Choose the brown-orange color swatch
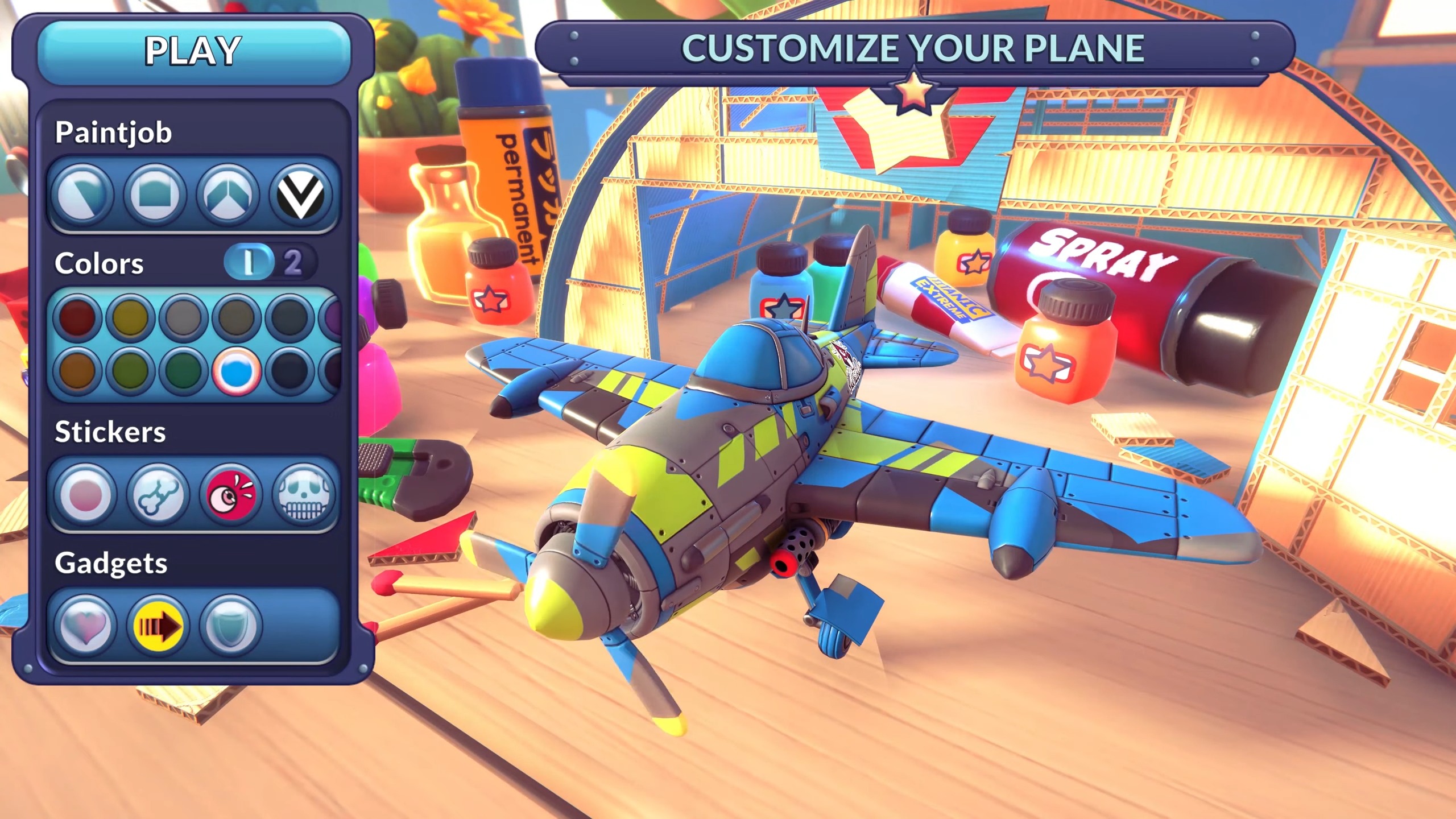1456x819 pixels. coord(78,371)
